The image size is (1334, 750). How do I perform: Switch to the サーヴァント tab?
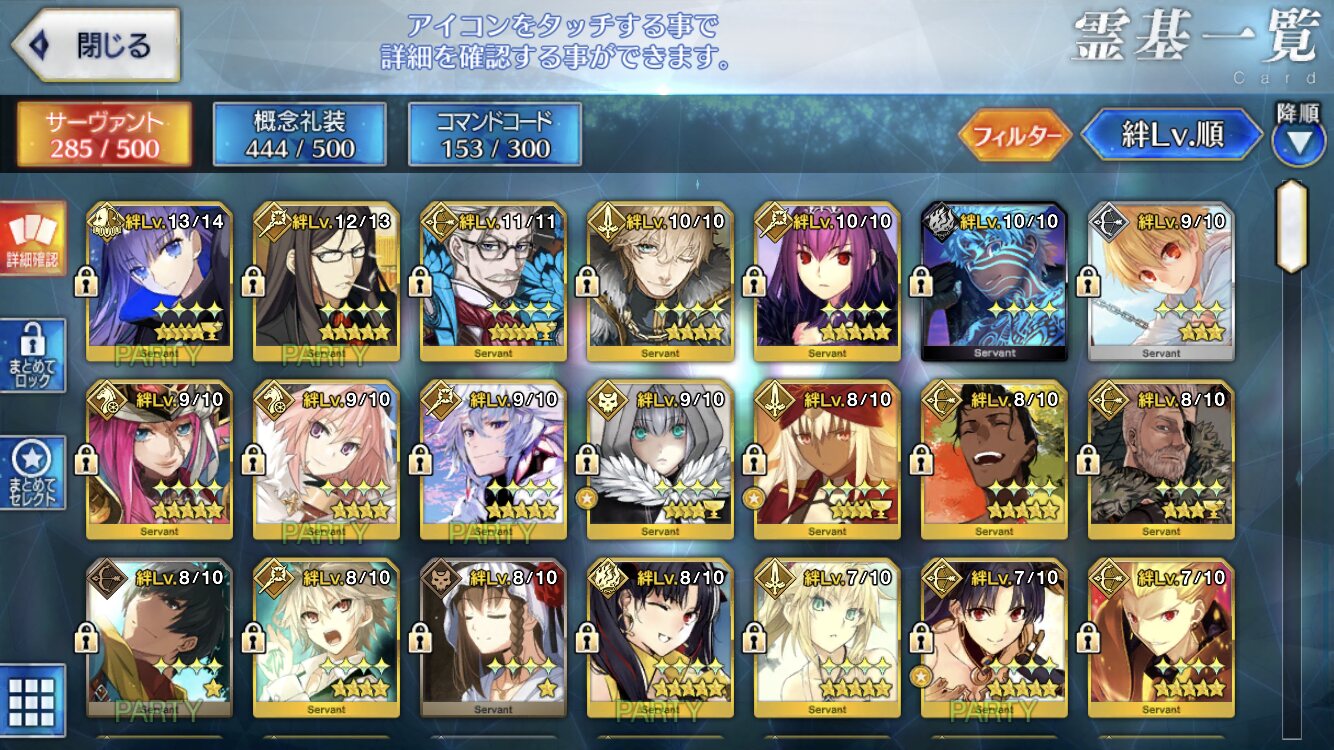coord(104,135)
